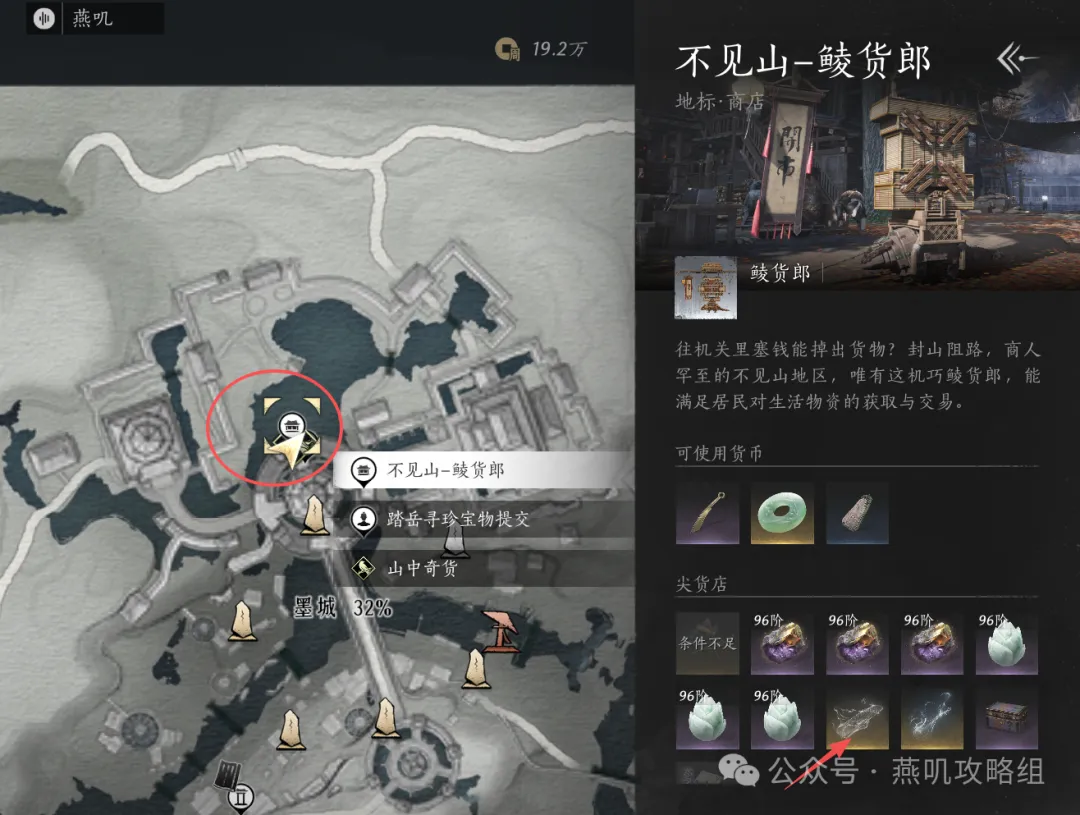Screen dimensions: 1080x815
Task: Pick the grey tassel currency icon
Action: click(857, 513)
